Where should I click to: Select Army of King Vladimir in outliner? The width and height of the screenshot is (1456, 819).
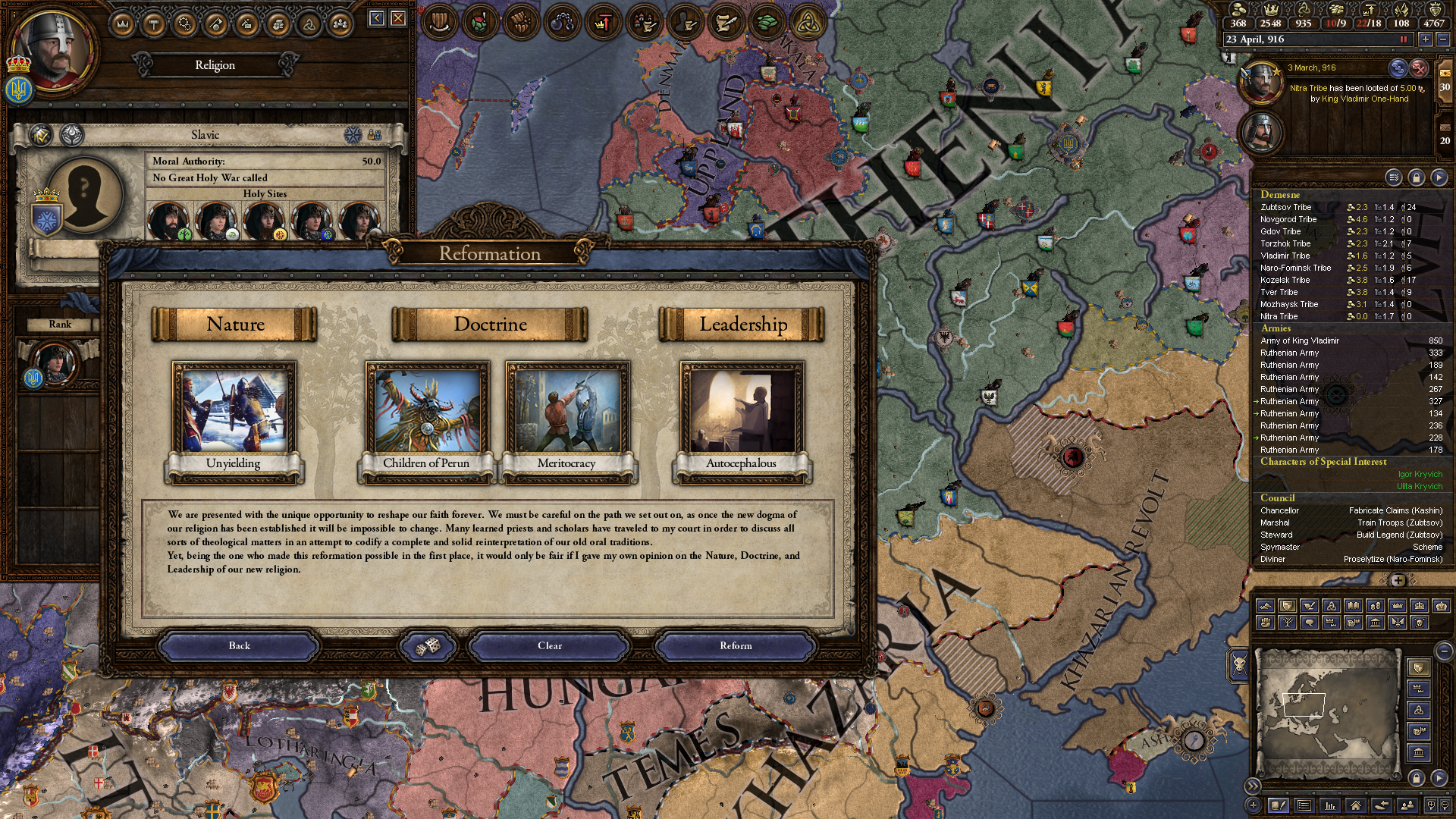[x=1300, y=340]
